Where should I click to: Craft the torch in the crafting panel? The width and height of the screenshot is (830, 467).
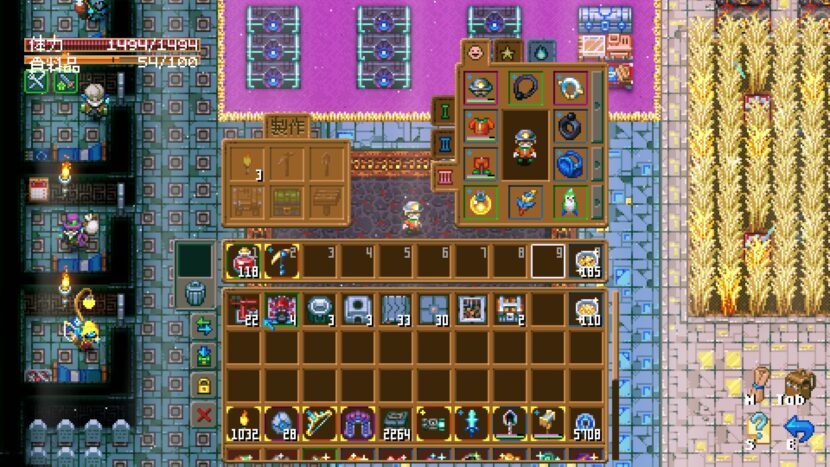(x=246, y=162)
